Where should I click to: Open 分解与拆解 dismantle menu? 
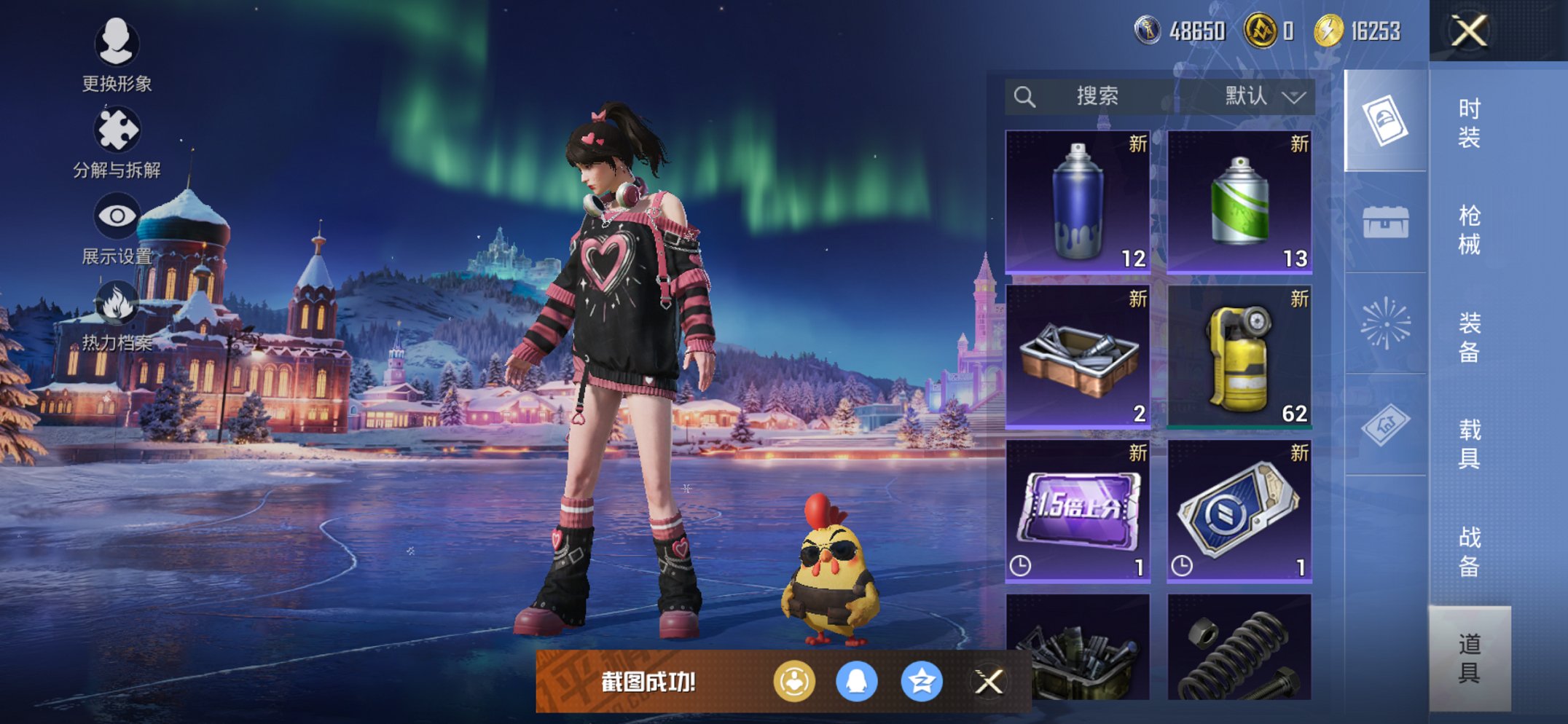[117, 143]
